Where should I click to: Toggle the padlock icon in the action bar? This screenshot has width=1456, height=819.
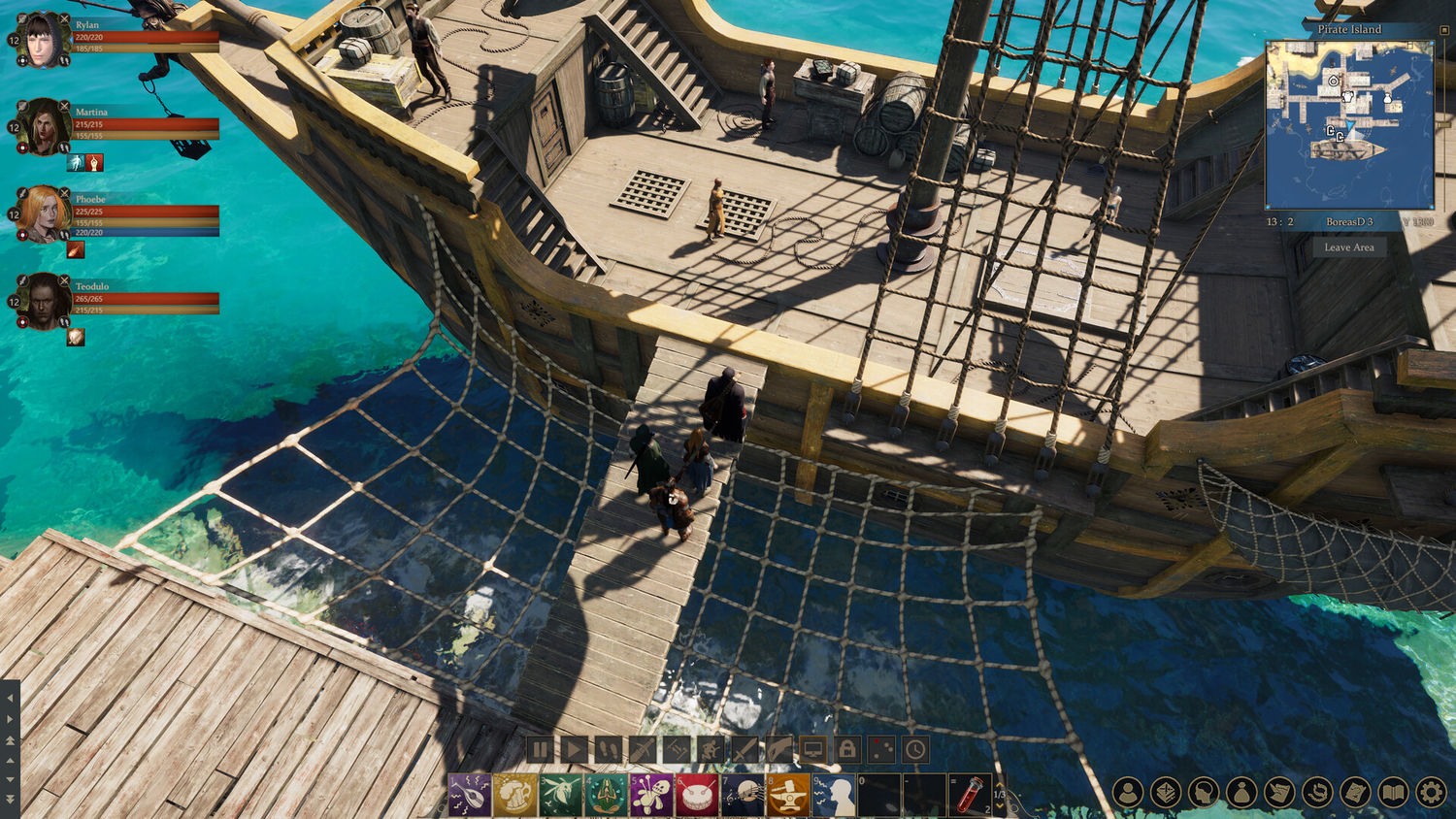847,749
